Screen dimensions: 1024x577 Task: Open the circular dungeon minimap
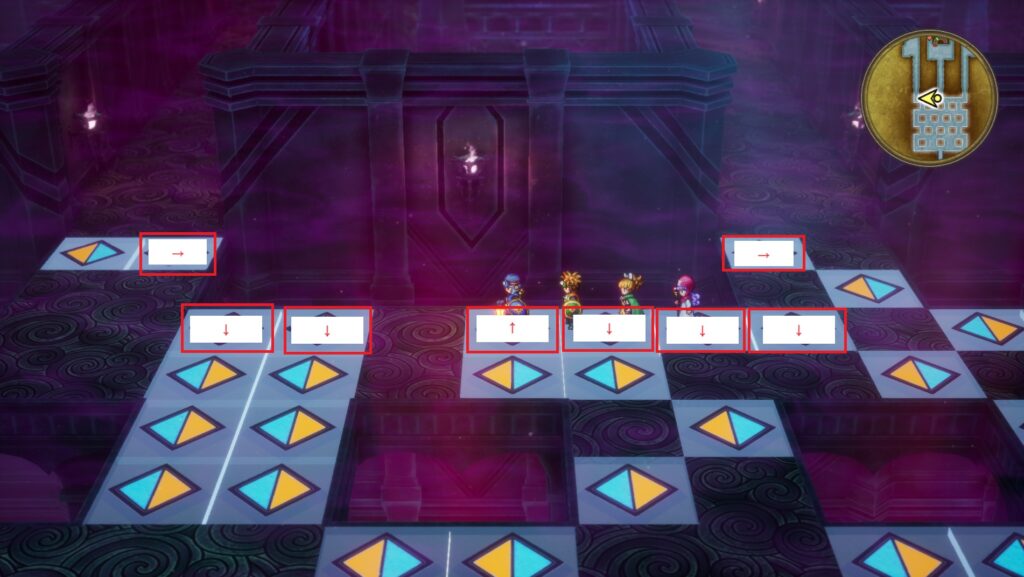click(x=929, y=97)
